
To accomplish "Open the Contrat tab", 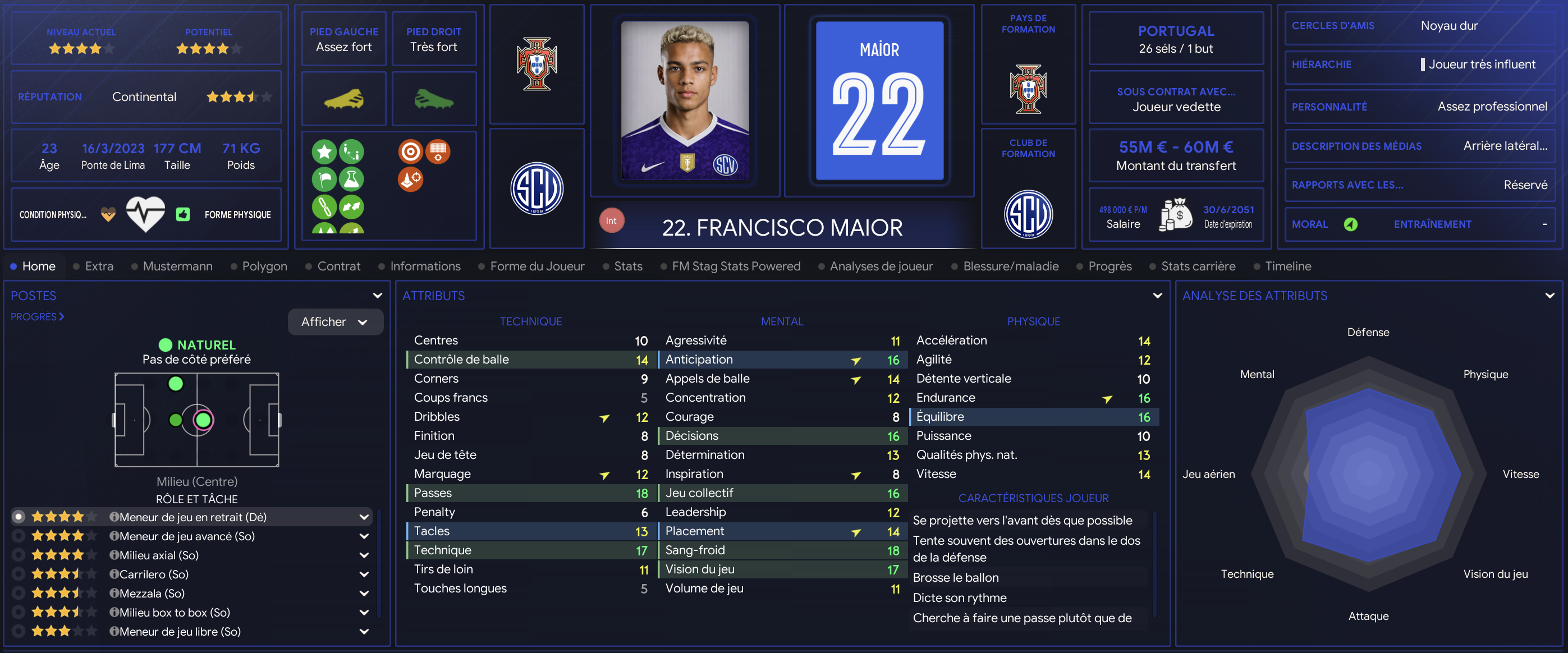I will [x=338, y=266].
